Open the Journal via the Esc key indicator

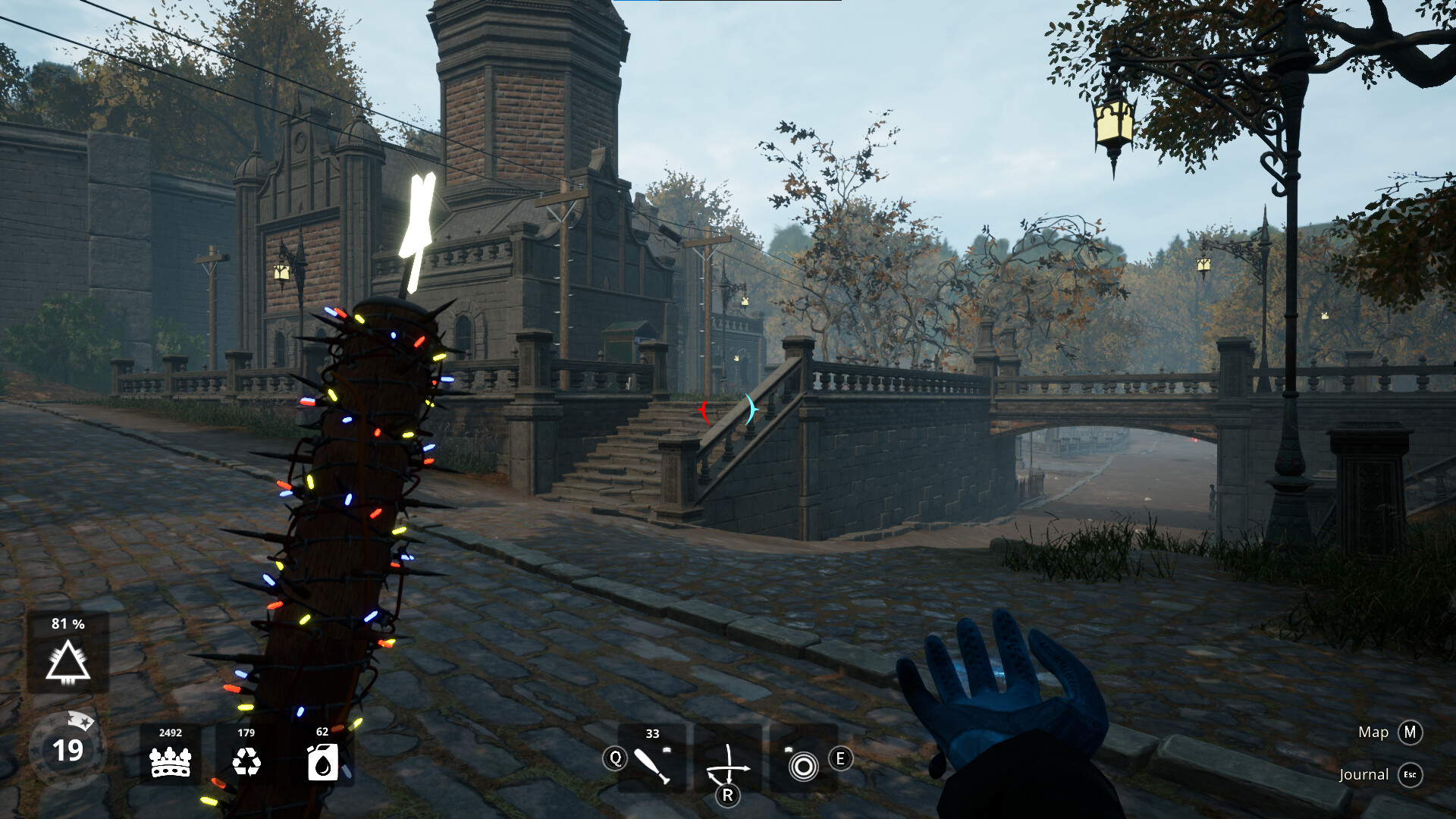click(1409, 775)
